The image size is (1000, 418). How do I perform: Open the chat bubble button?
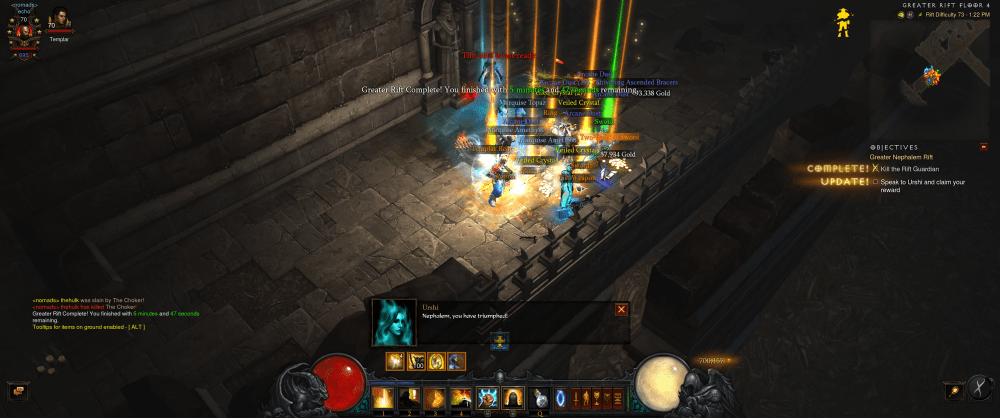click(16, 391)
